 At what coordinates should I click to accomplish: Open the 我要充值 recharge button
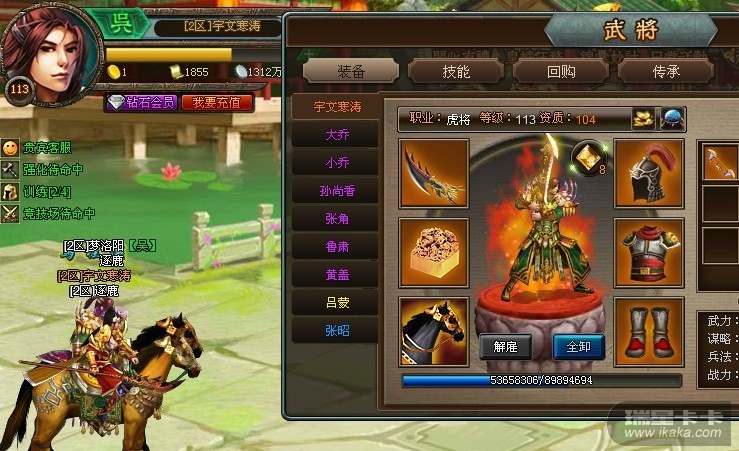[217, 102]
